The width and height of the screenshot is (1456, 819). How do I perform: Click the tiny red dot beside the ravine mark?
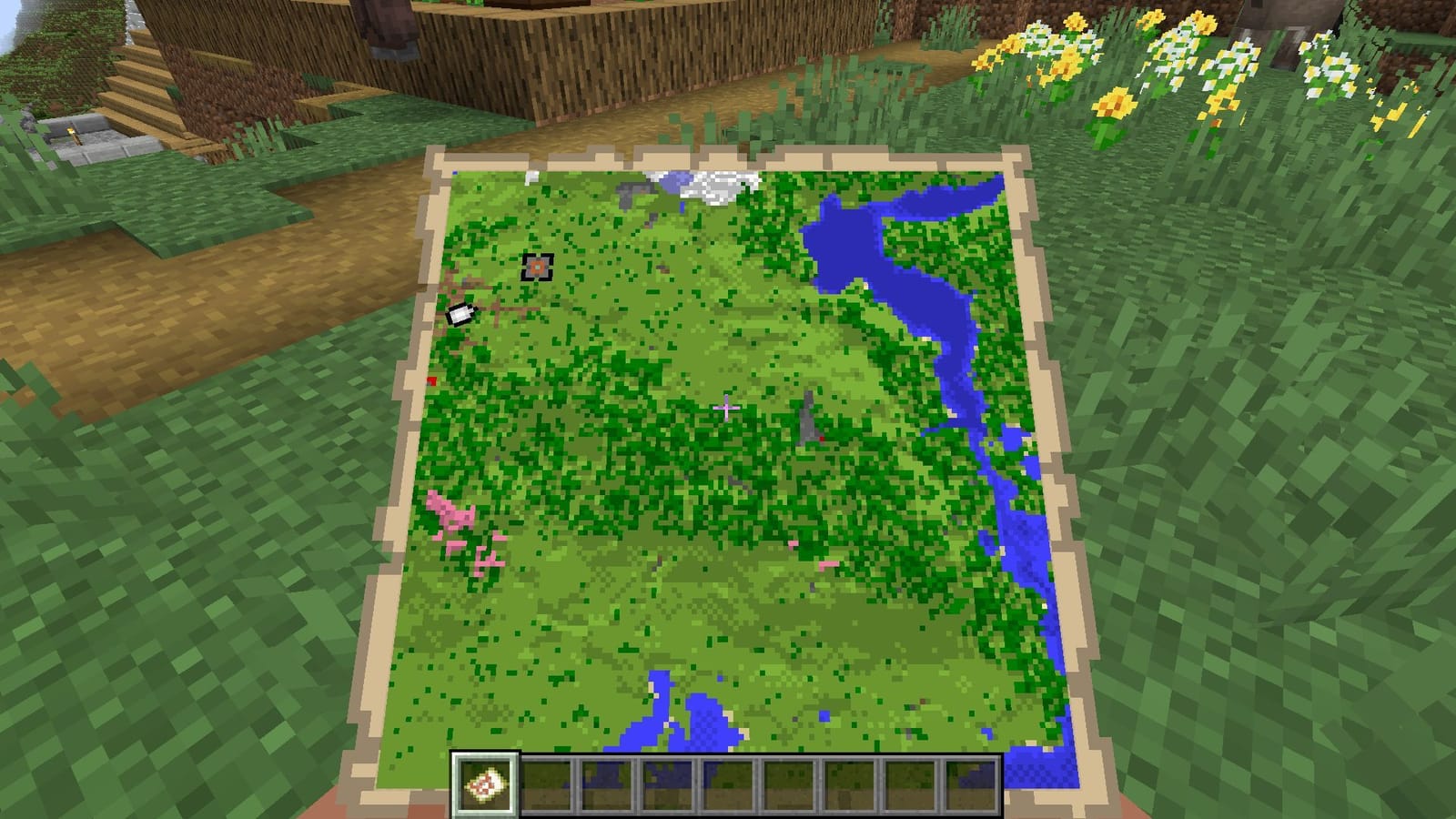(822, 439)
